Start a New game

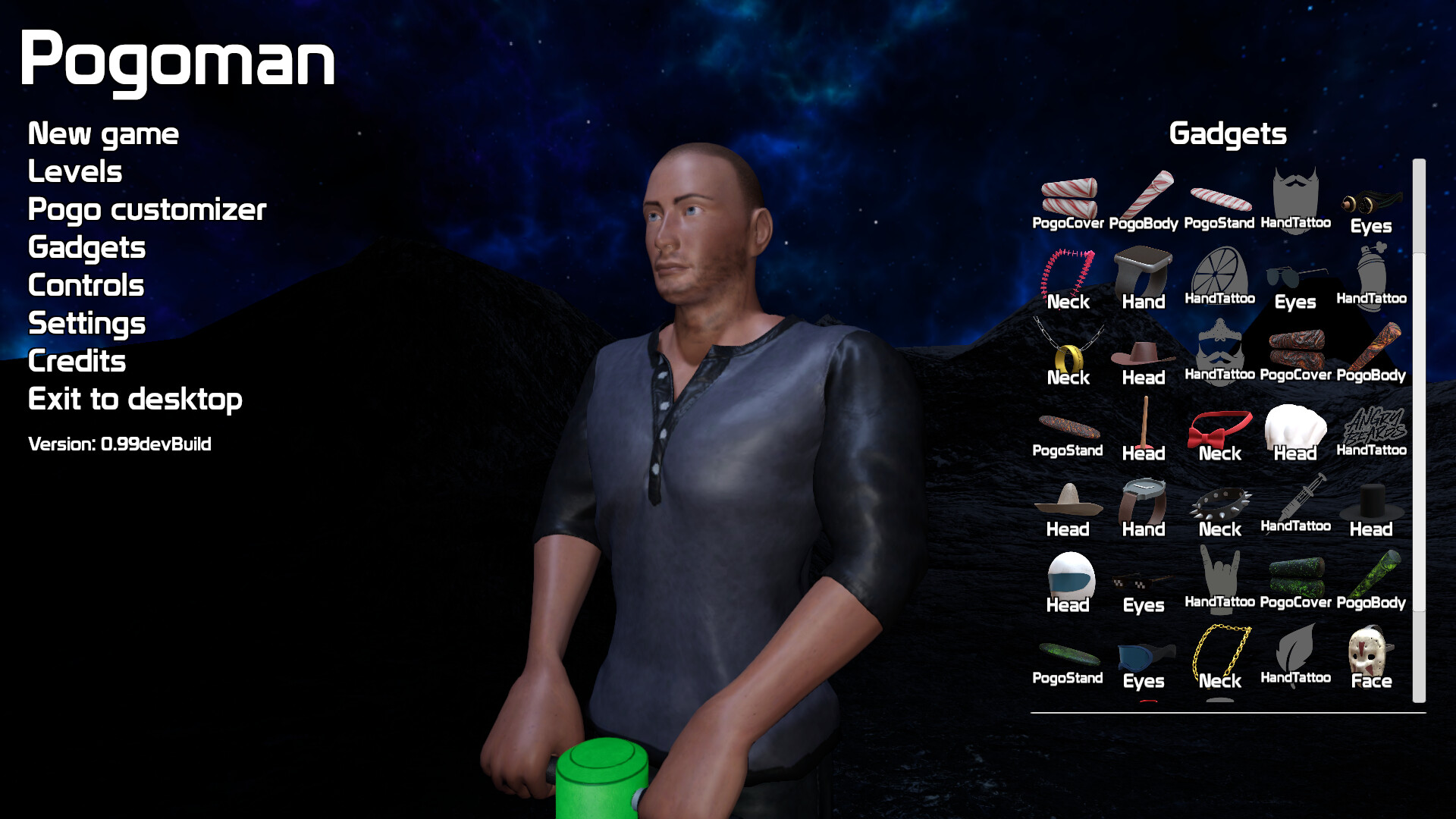click(x=103, y=133)
